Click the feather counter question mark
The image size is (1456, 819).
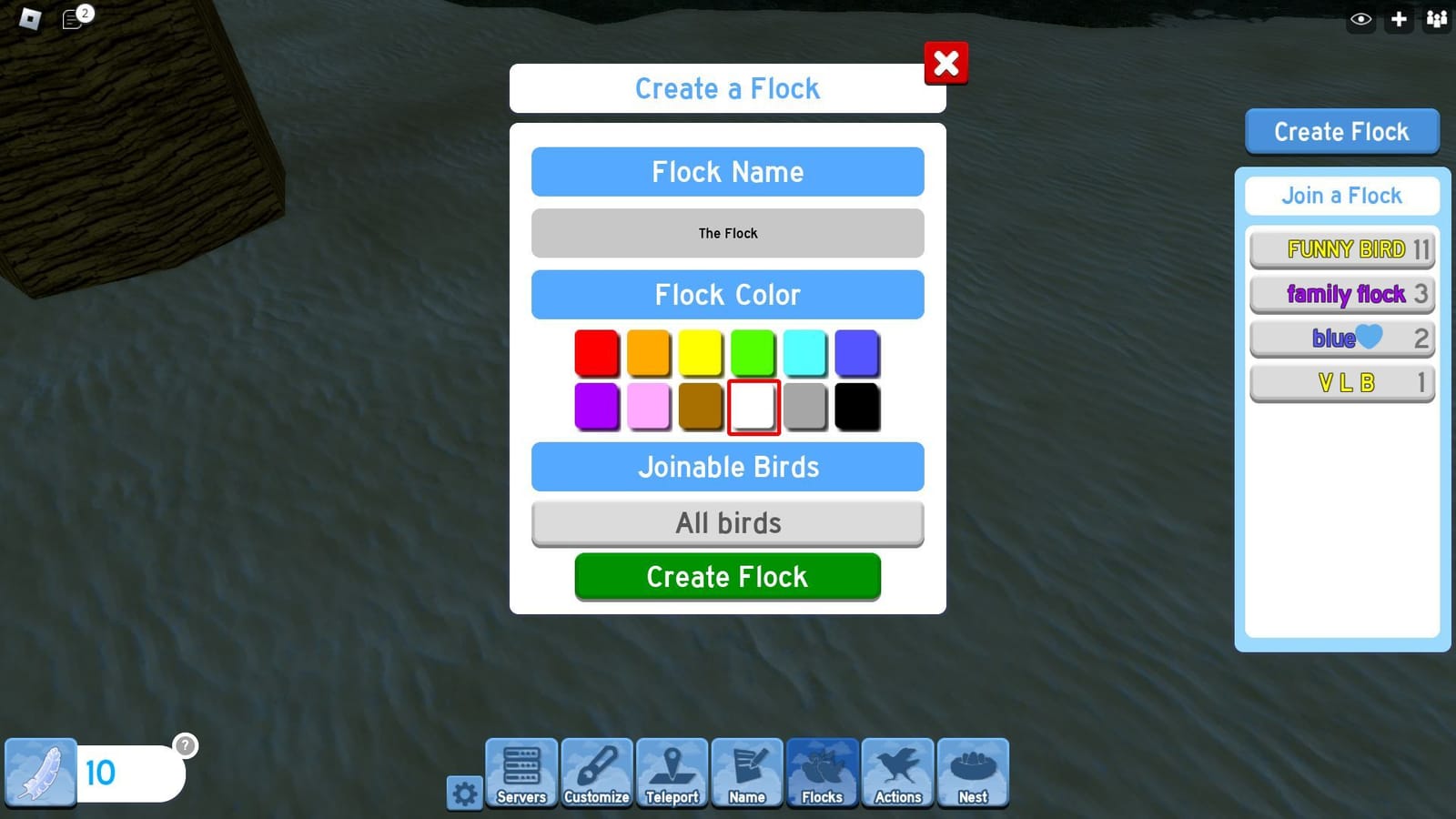coord(187,744)
